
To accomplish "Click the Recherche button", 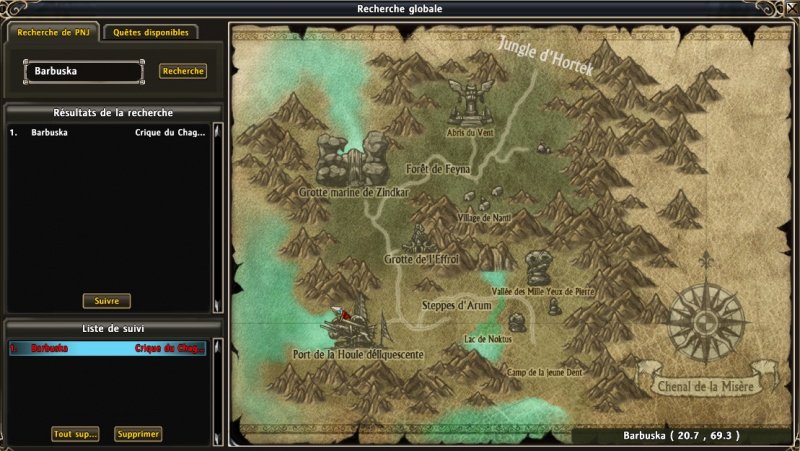I will click(x=183, y=71).
